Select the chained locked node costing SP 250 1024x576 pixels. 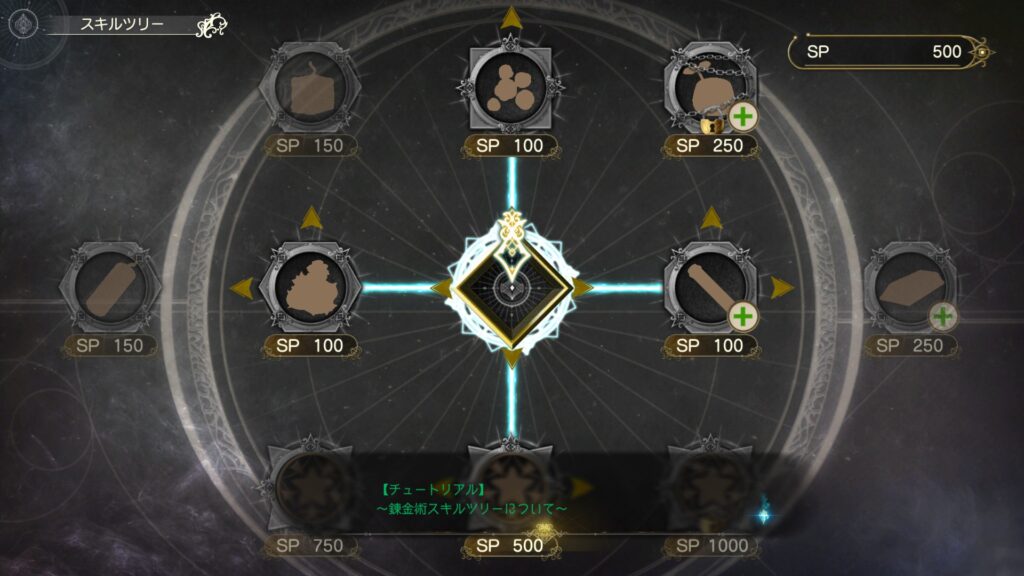pyautogui.click(x=710, y=90)
